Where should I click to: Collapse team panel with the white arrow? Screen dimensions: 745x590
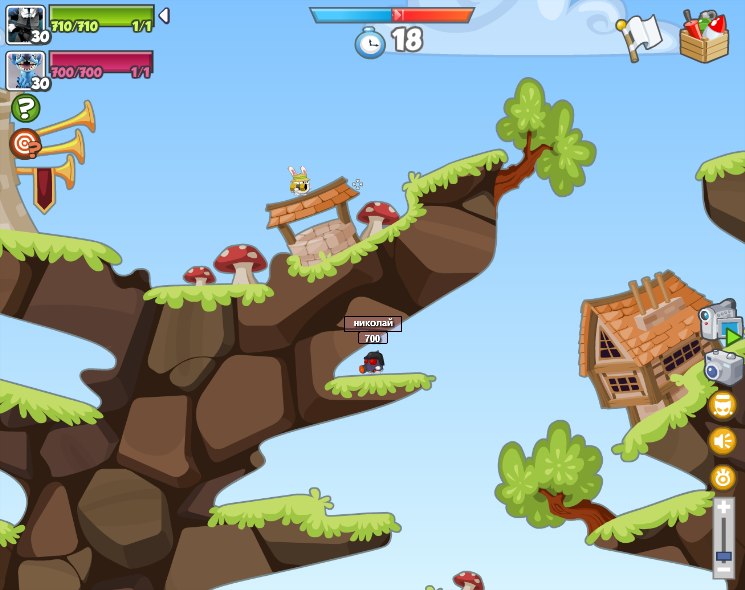[164, 16]
